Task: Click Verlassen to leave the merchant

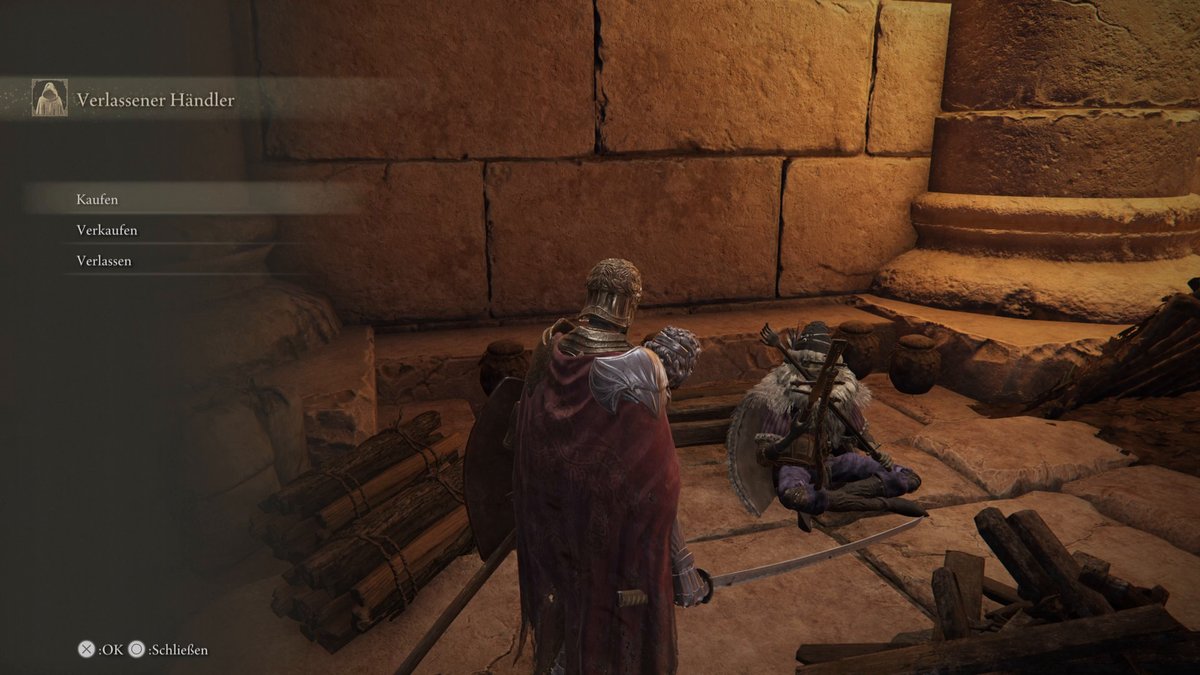Action: pos(104,261)
